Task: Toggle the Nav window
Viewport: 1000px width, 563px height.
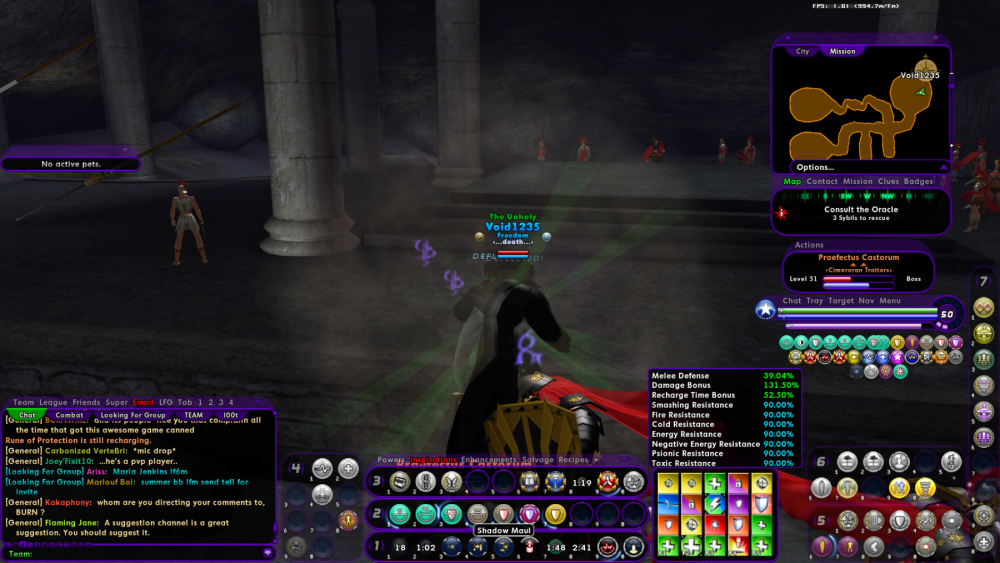Action: [x=866, y=300]
